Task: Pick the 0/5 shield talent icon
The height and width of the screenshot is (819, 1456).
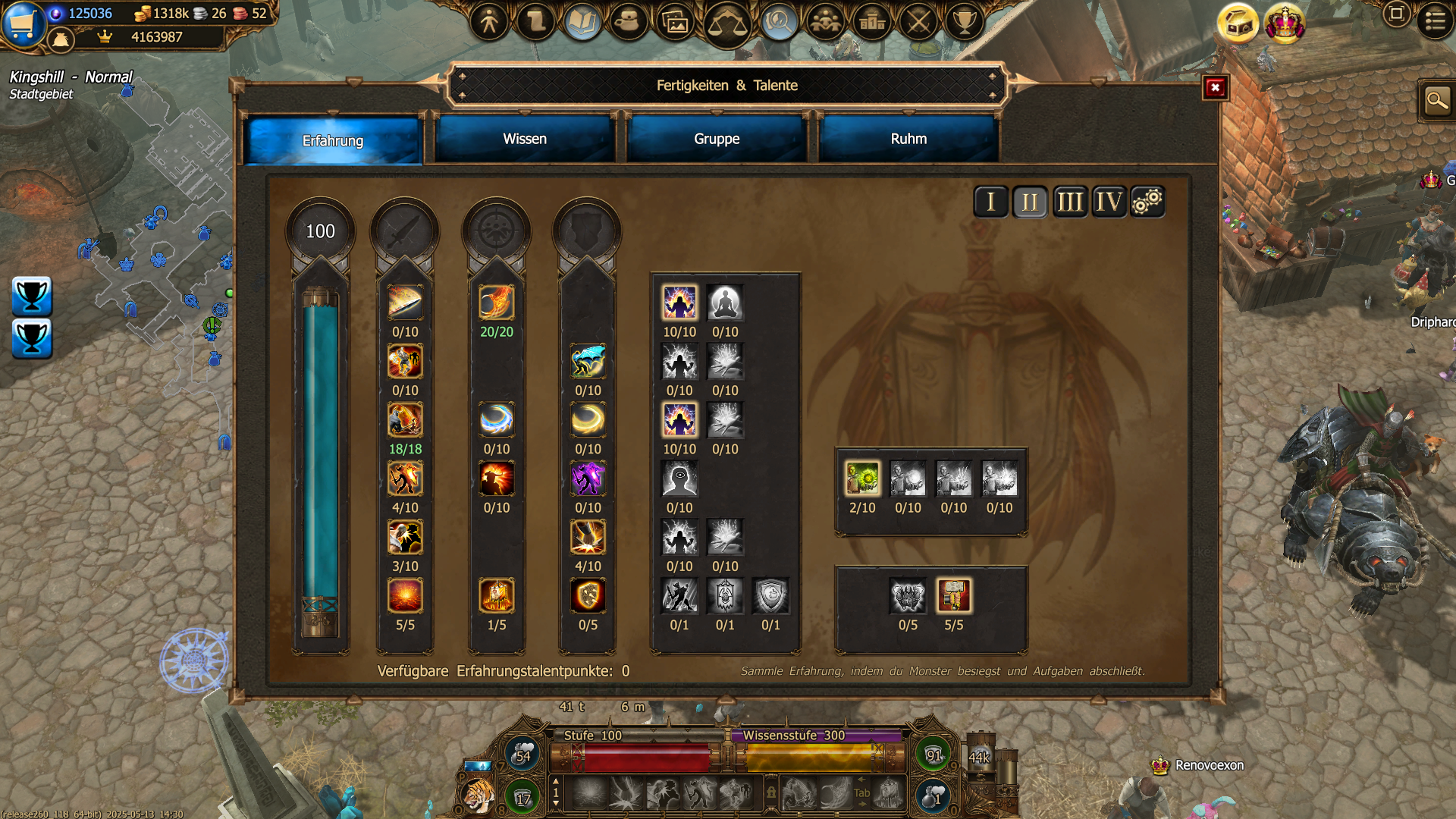Action: coord(588,596)
